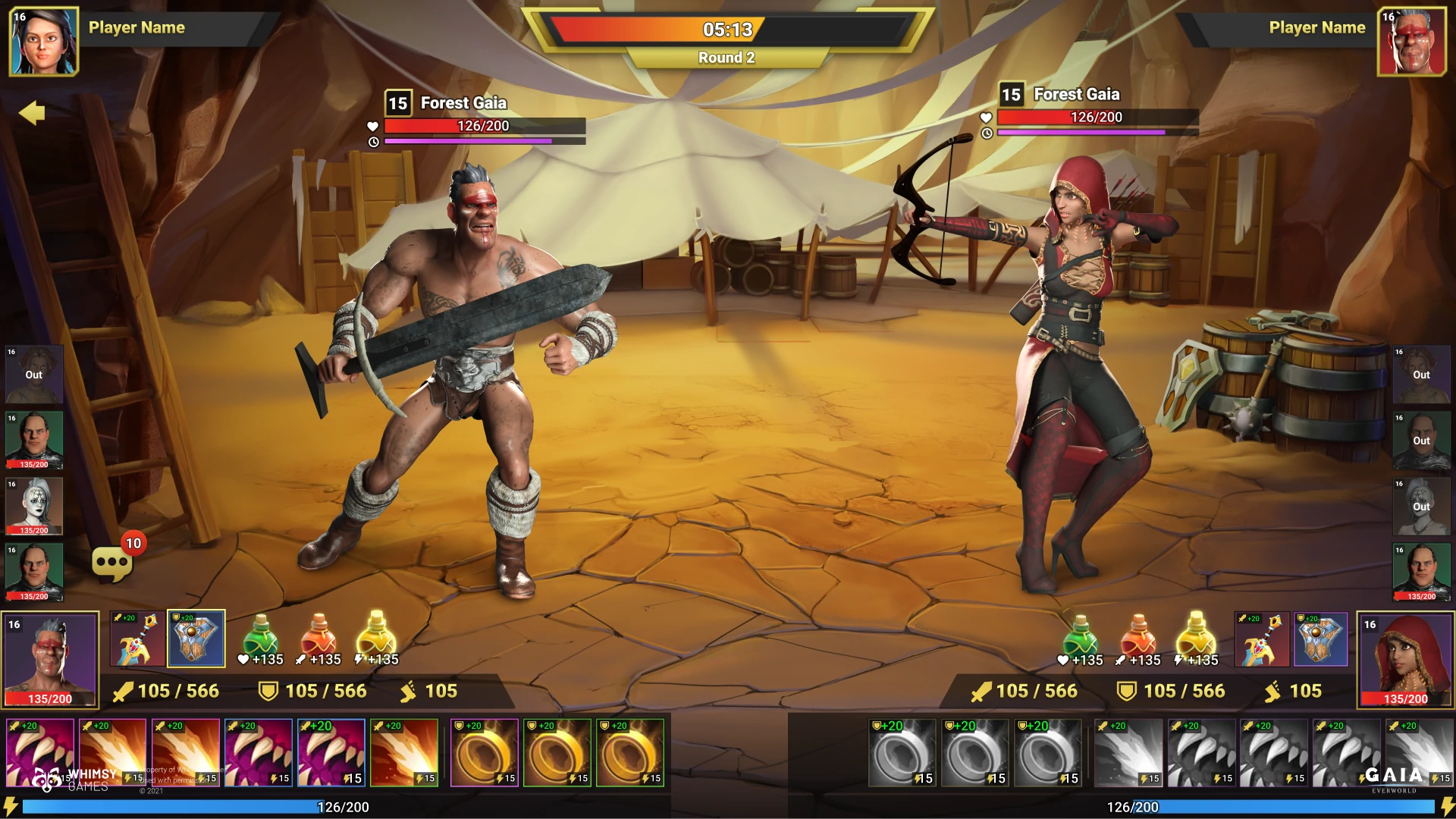Click the red-masked male player avatar
This screenshot has height=819, width=1456.
(1412, 42)
